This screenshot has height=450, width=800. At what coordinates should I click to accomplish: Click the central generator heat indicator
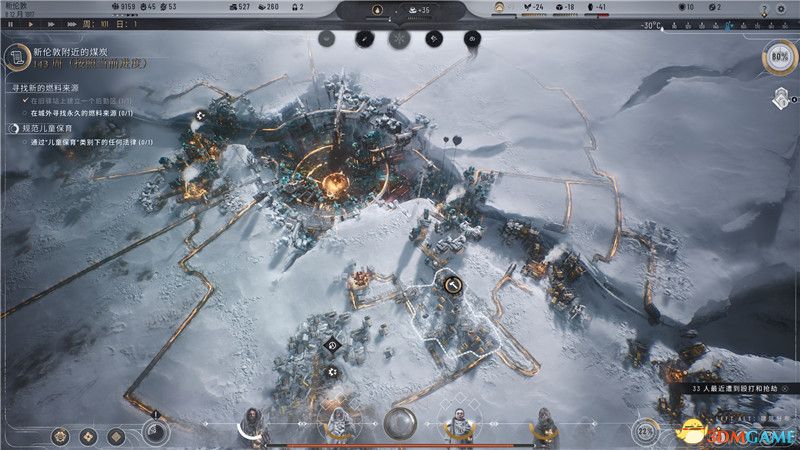[377, 11]
